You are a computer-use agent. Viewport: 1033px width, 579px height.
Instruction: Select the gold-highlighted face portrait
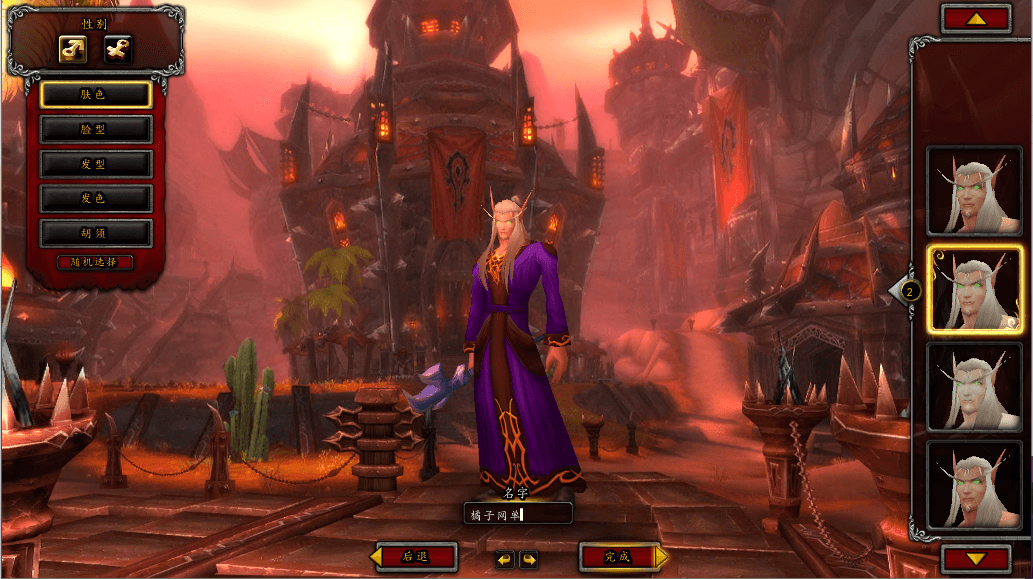[x=974, y=289]
